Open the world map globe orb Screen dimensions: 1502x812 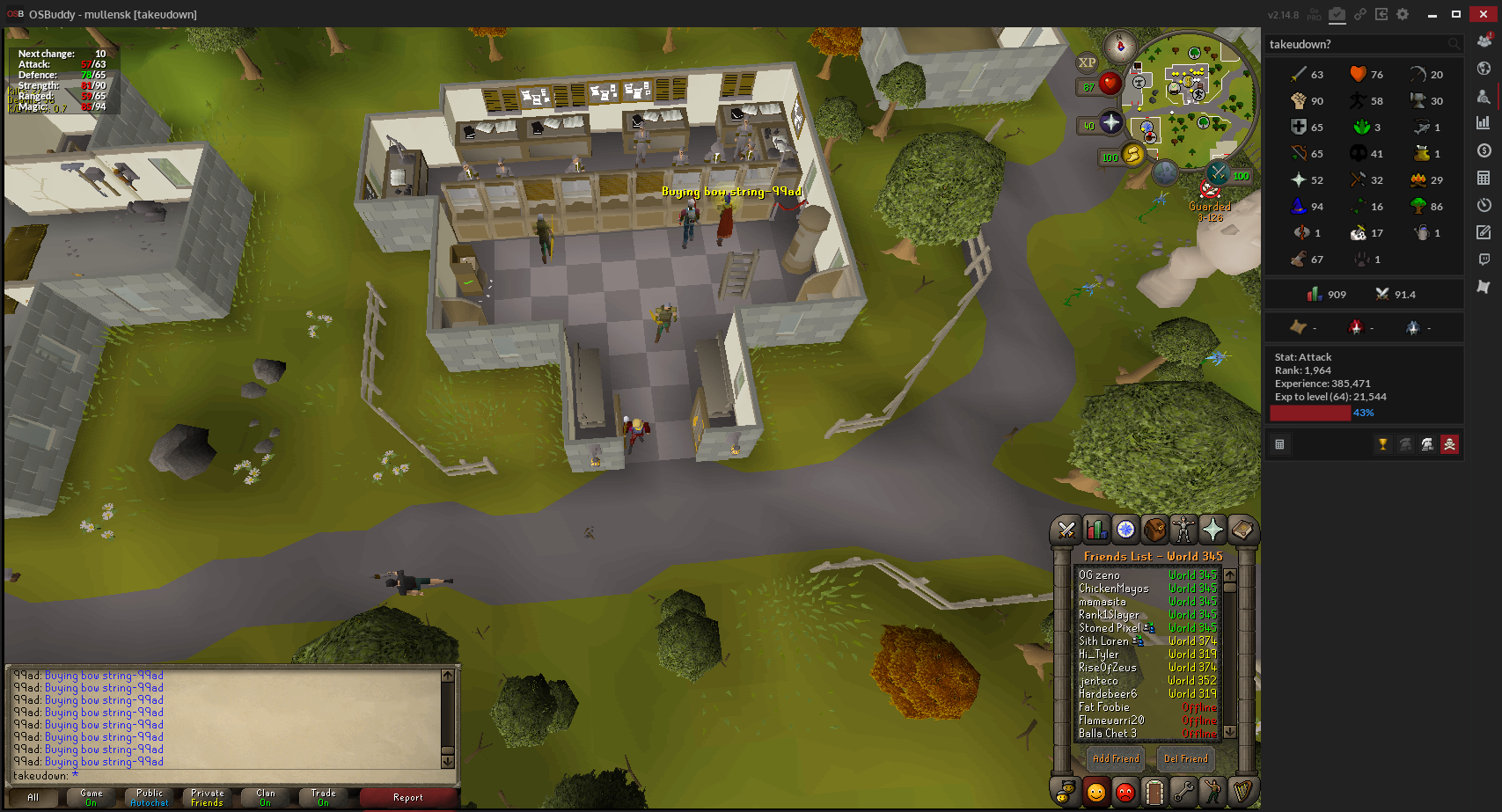[x=1165, y=172]
